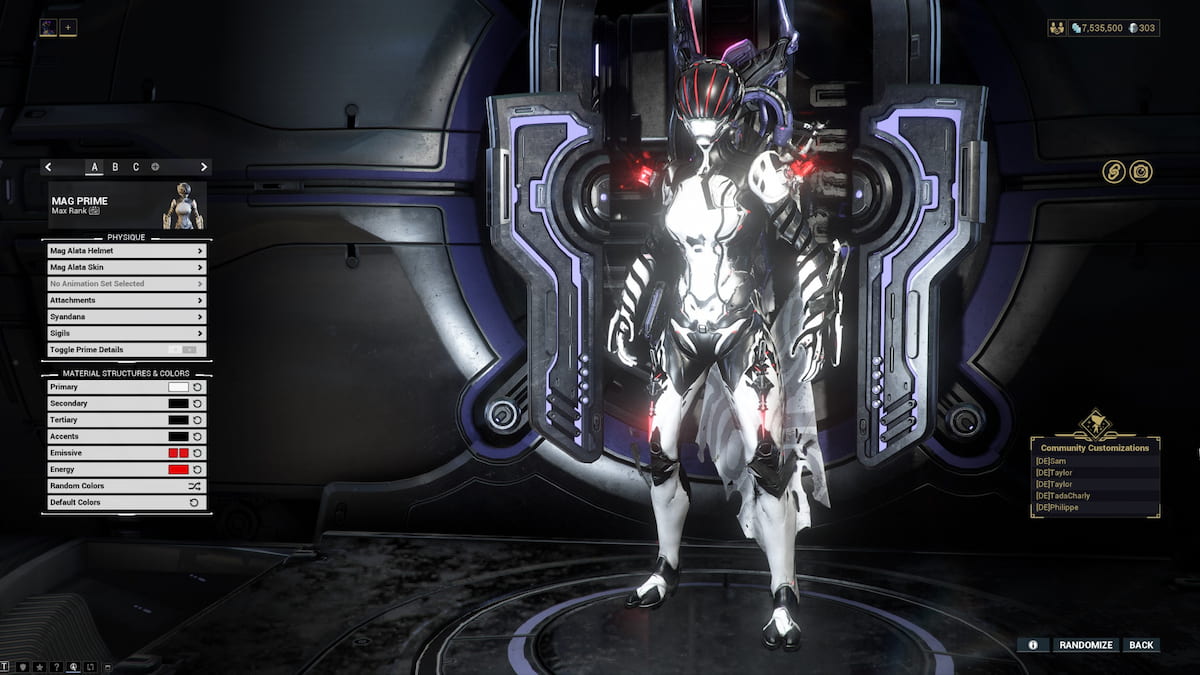Viewport: 1200px width, 675px height.
Task: Select [DE]Philippe community customization
Action: tap(1057, 507)
